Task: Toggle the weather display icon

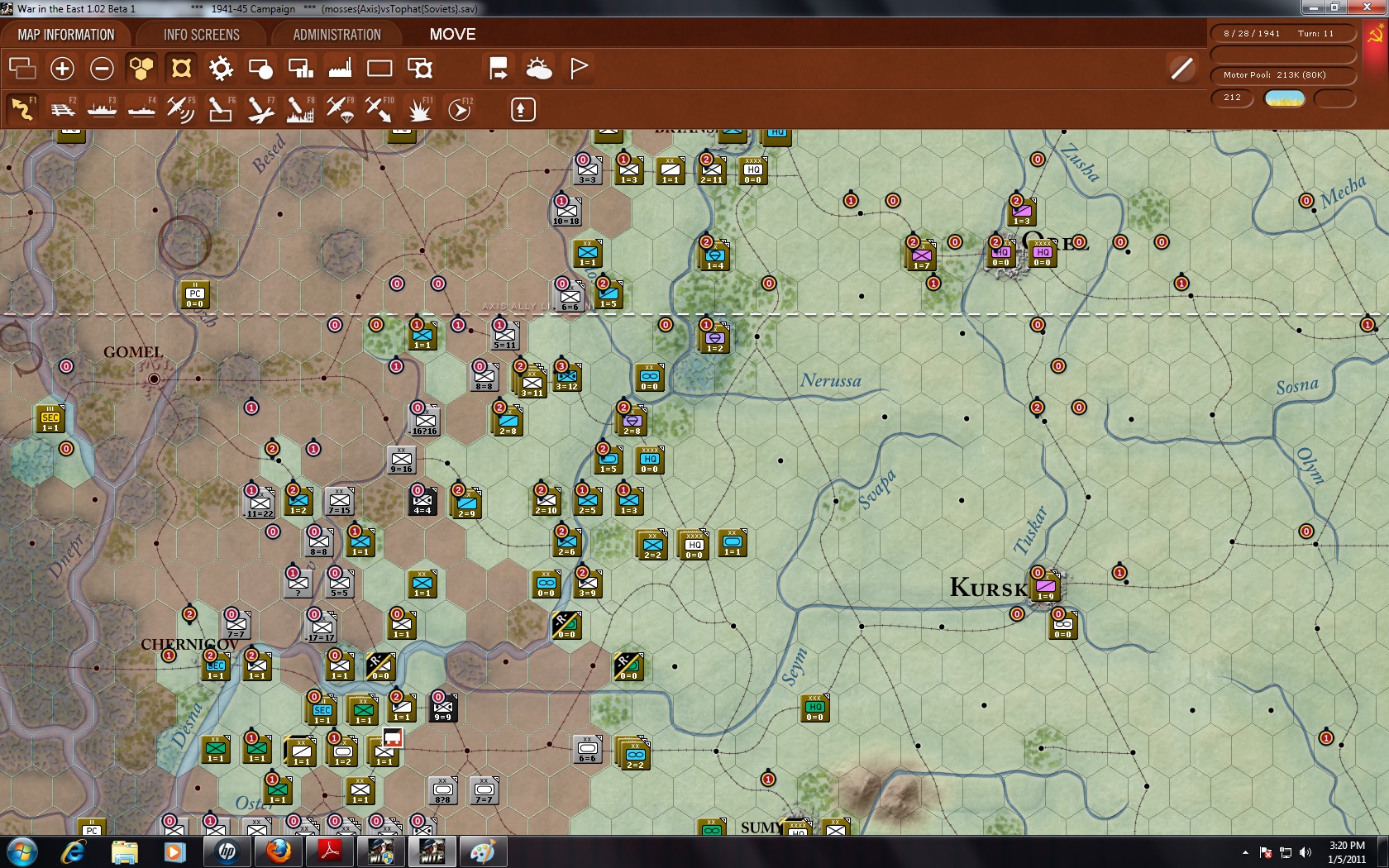Action: click(539, 68)
